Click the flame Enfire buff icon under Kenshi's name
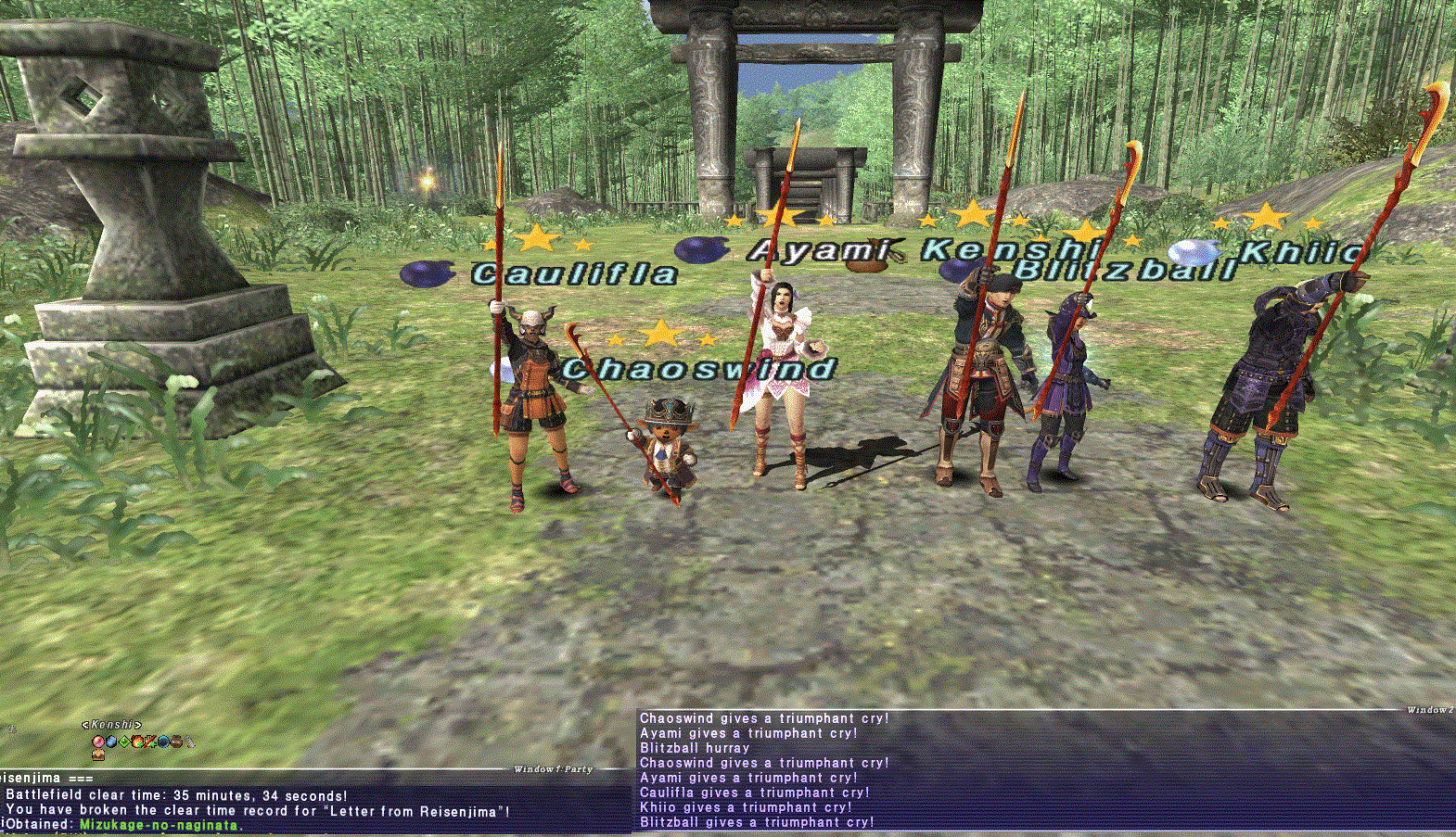1456x837 pixels. coord(136,742)
